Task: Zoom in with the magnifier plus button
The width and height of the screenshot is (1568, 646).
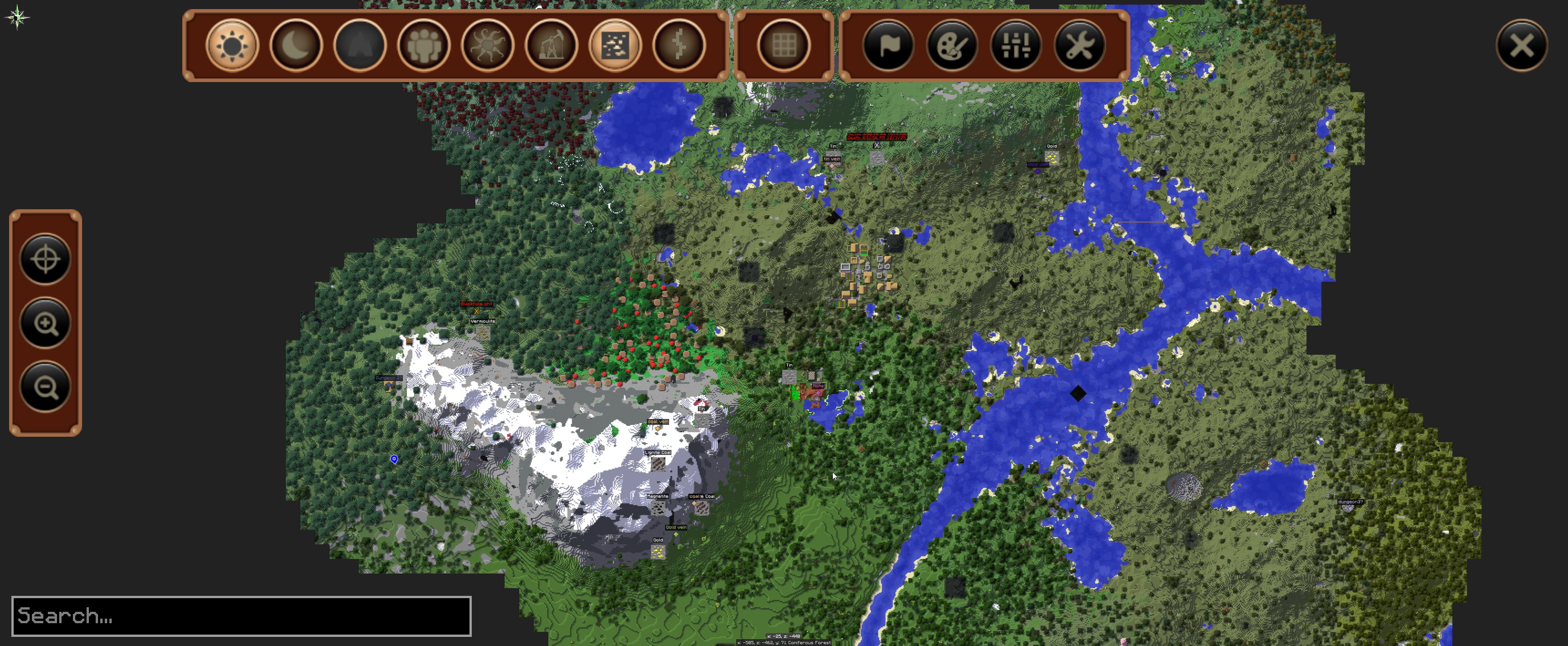Action: (x=46, y=323)
